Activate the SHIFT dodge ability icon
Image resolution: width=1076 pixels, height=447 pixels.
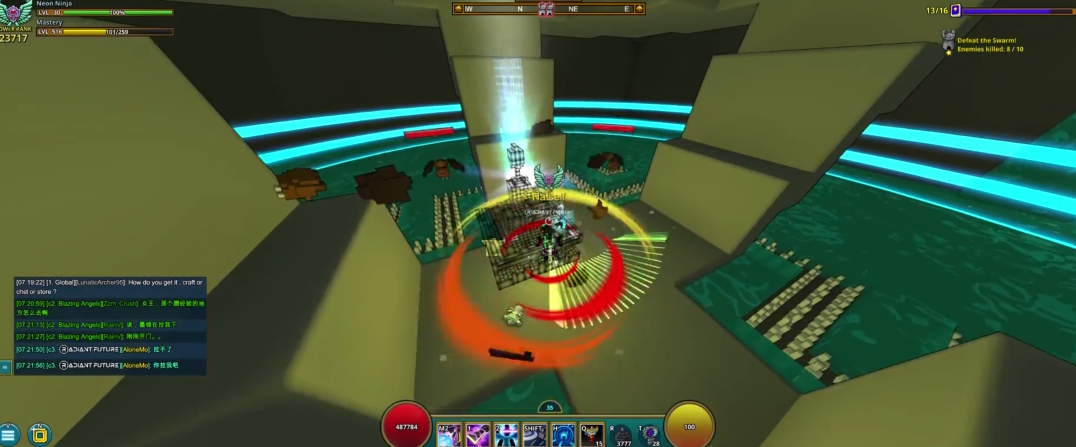point(535,435)
